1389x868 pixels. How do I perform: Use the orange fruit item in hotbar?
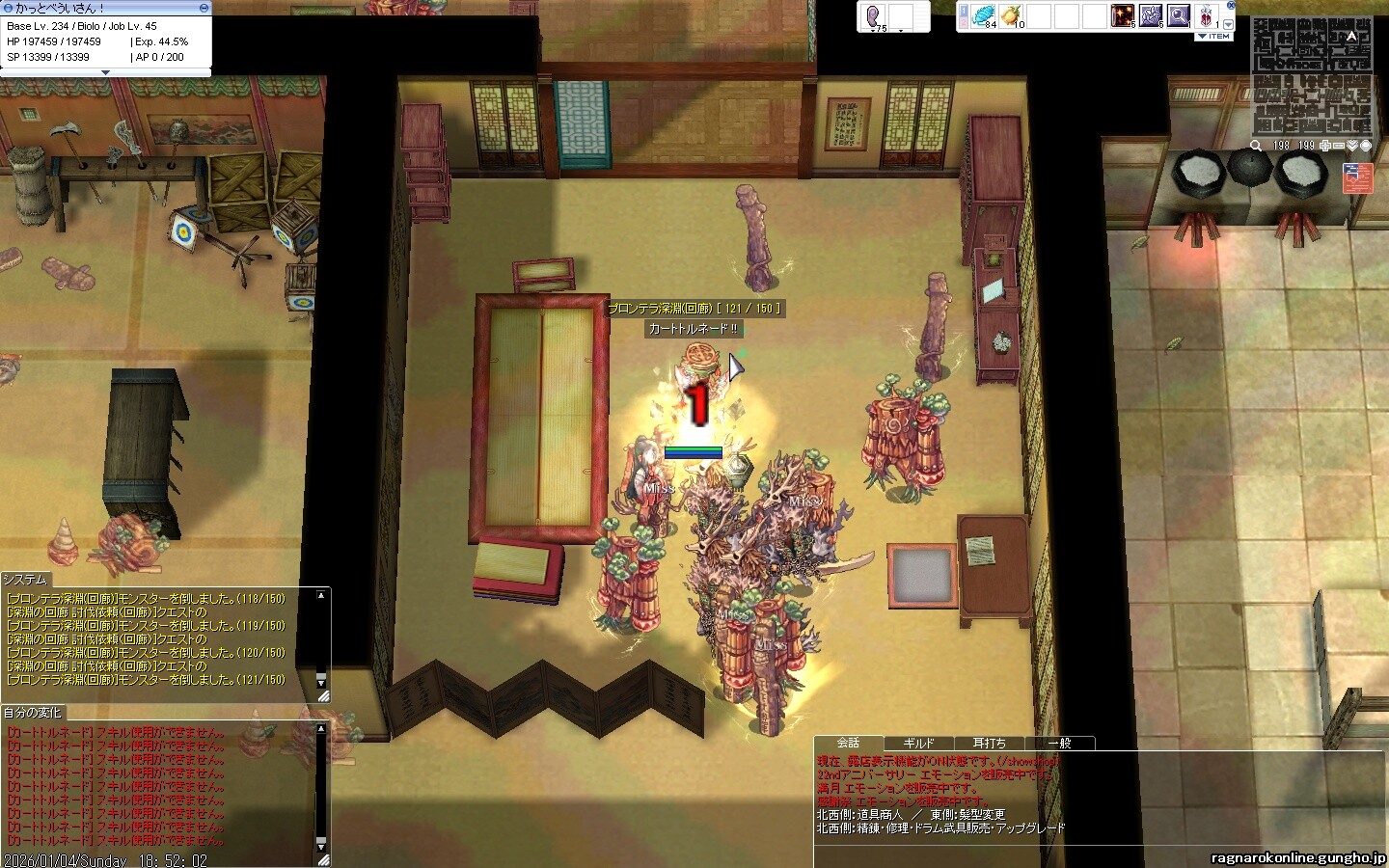coord(1012,15)
